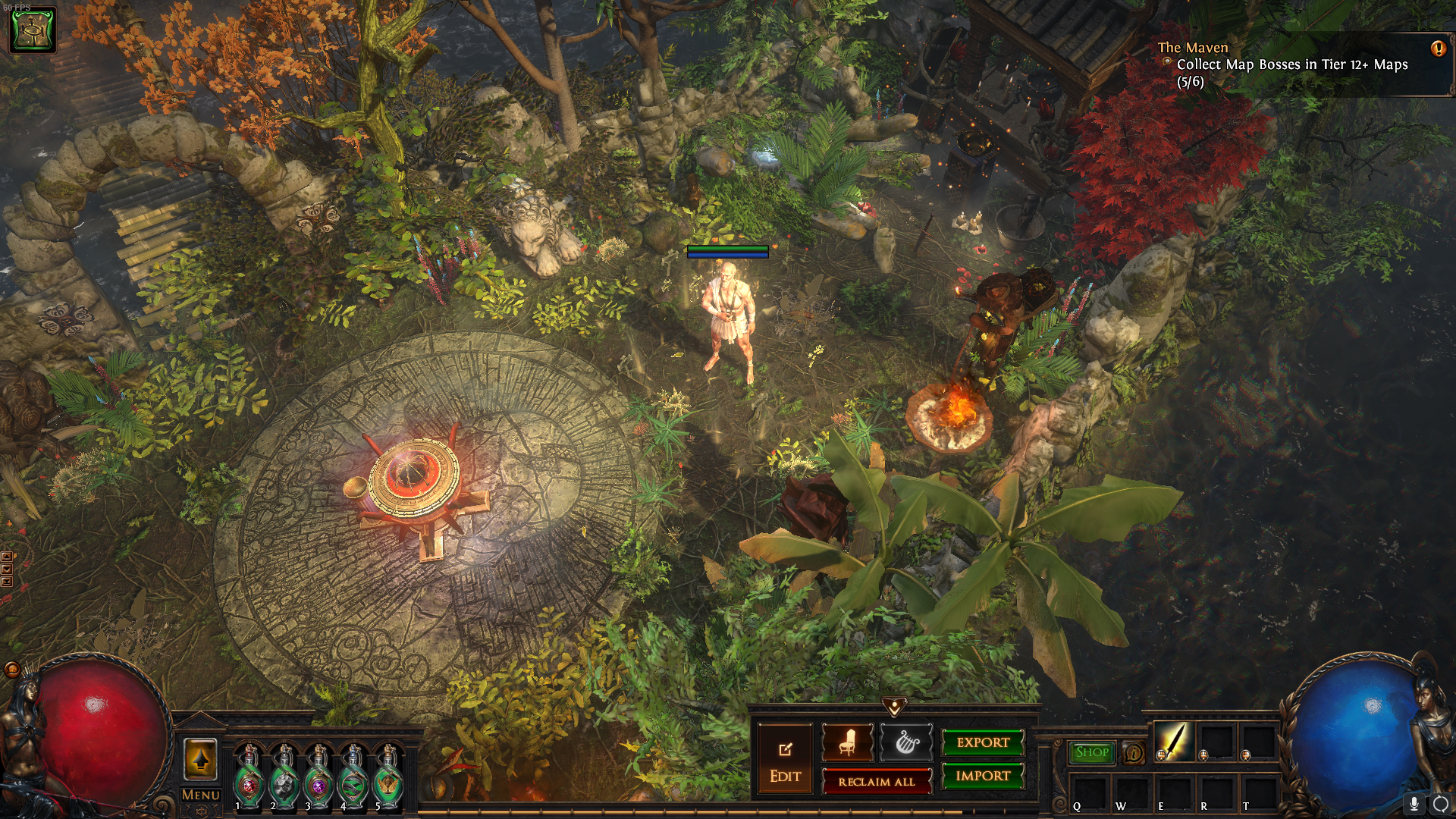The image size is (1456, 819).
Task: Open the hideout music harp button
Action: tap(907, 742)
